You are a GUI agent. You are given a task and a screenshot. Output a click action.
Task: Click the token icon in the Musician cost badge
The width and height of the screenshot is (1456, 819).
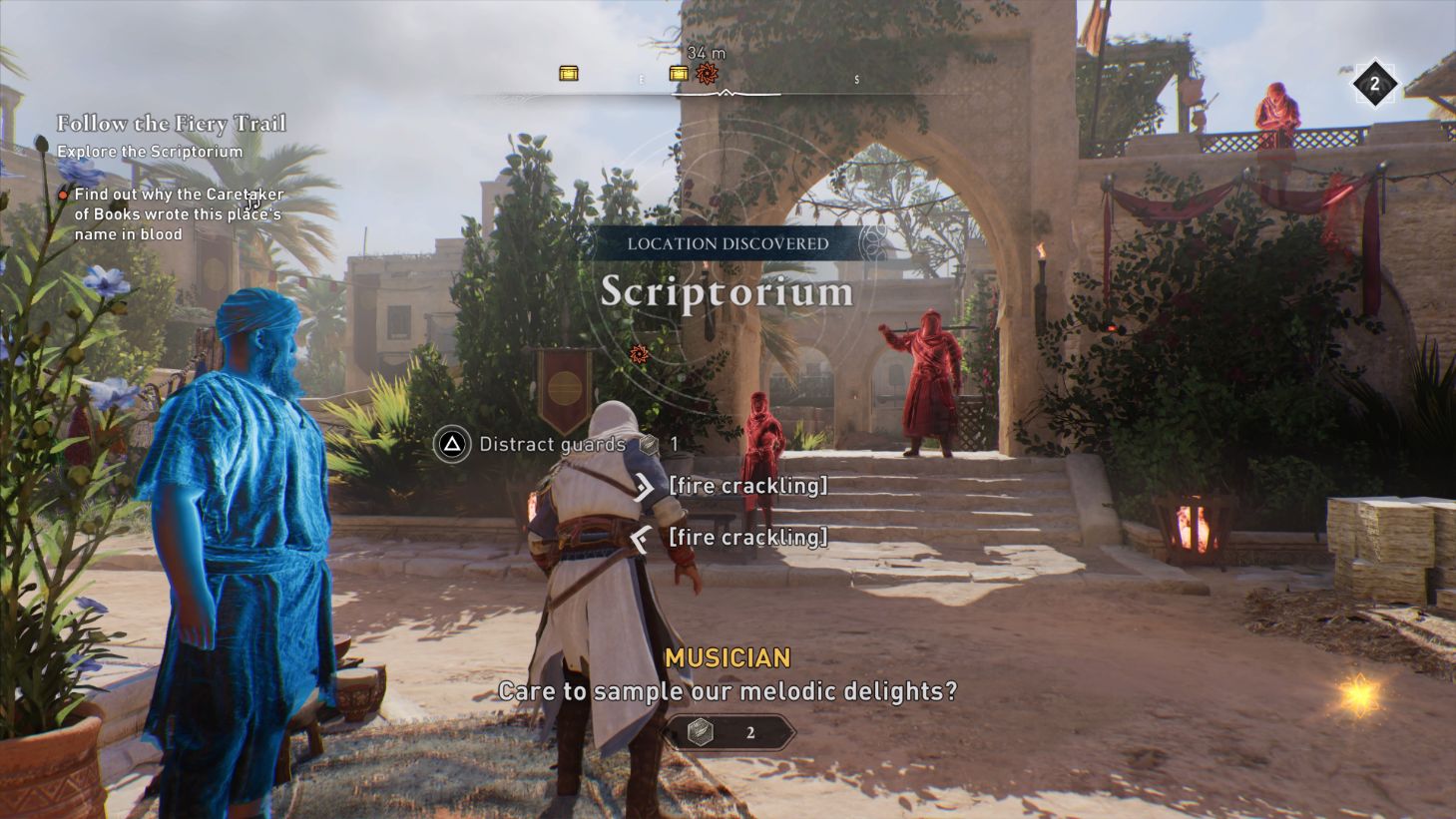(x=702, y=730)
